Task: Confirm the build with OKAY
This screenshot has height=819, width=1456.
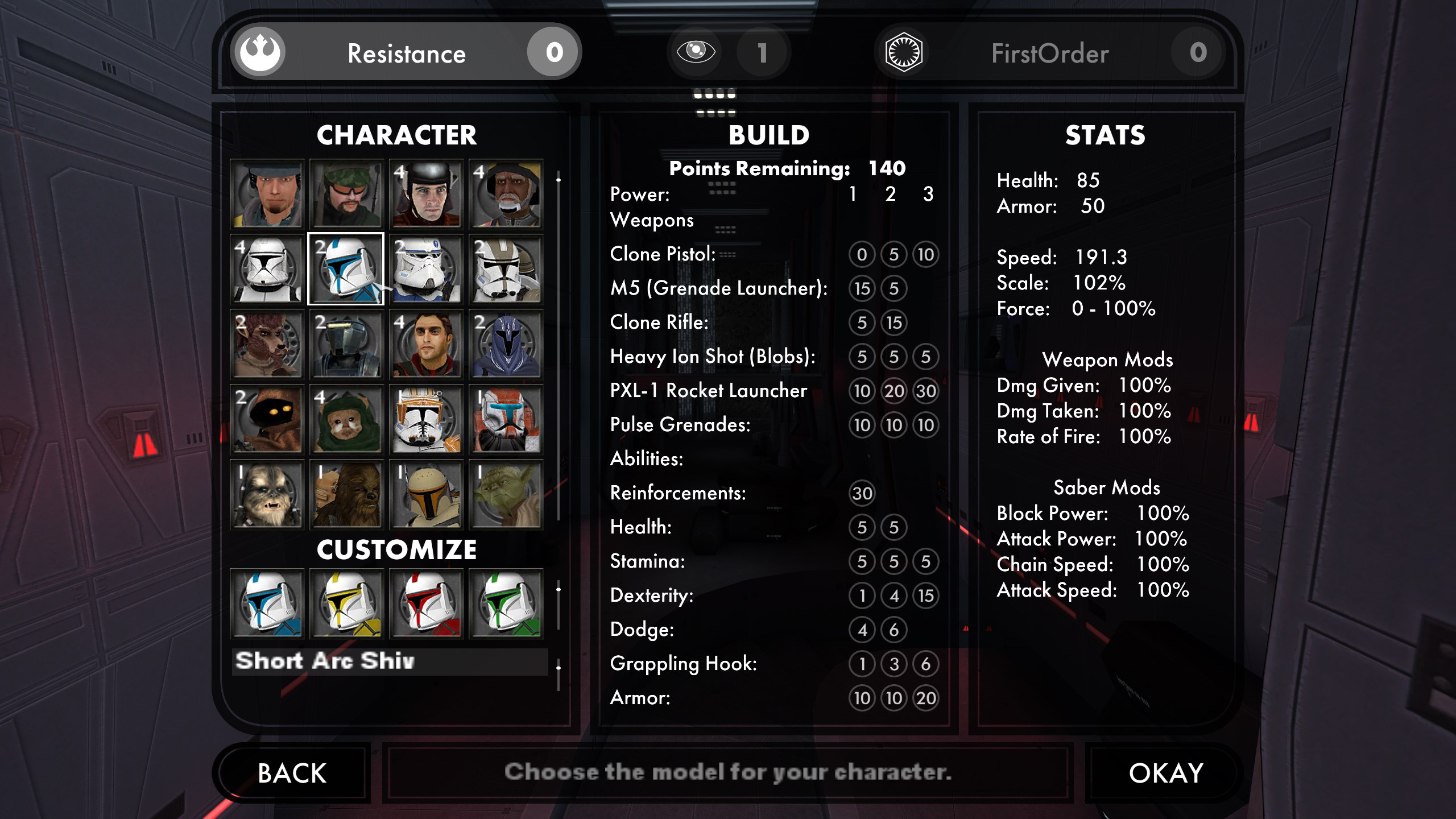Action: click(x=1165, y=773)
